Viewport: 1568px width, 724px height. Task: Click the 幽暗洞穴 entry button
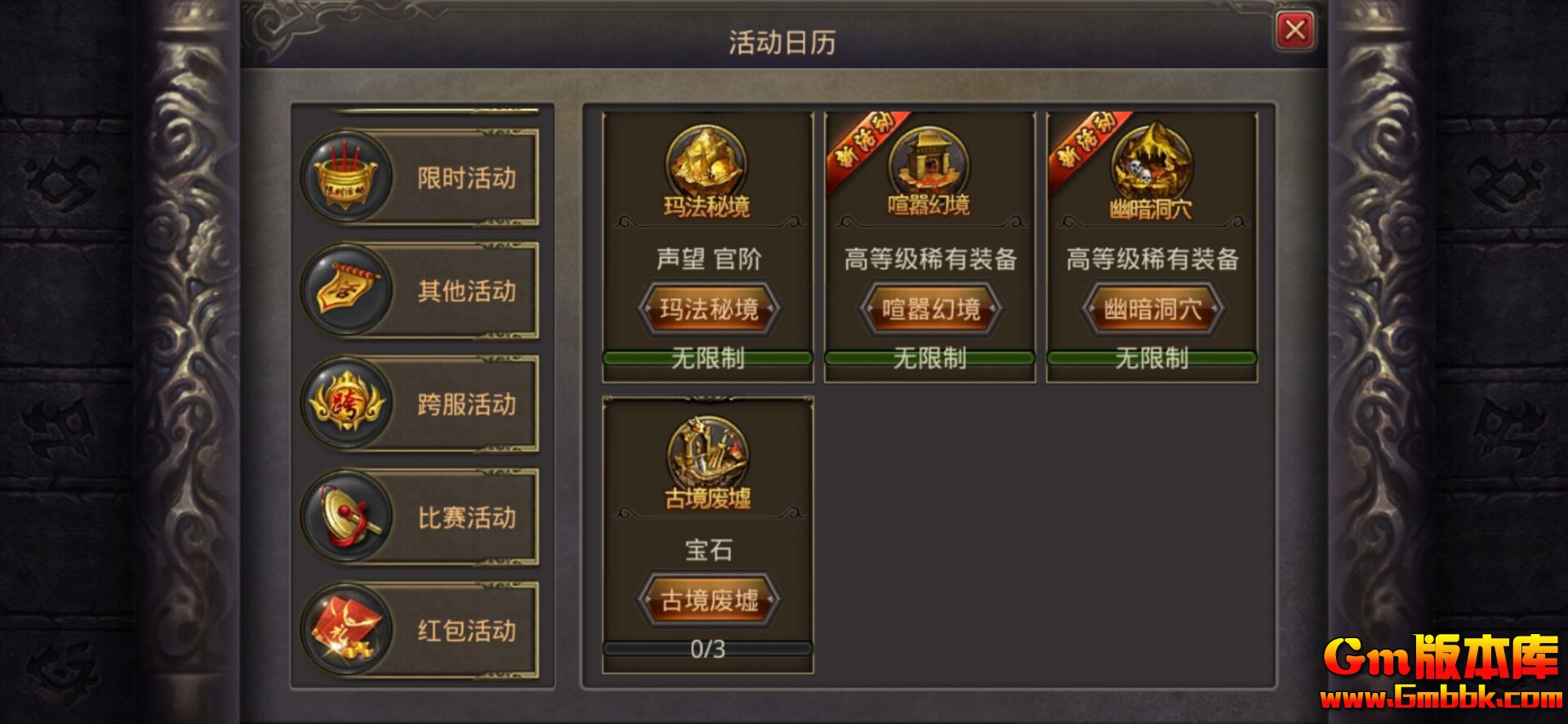(1151, 310)
